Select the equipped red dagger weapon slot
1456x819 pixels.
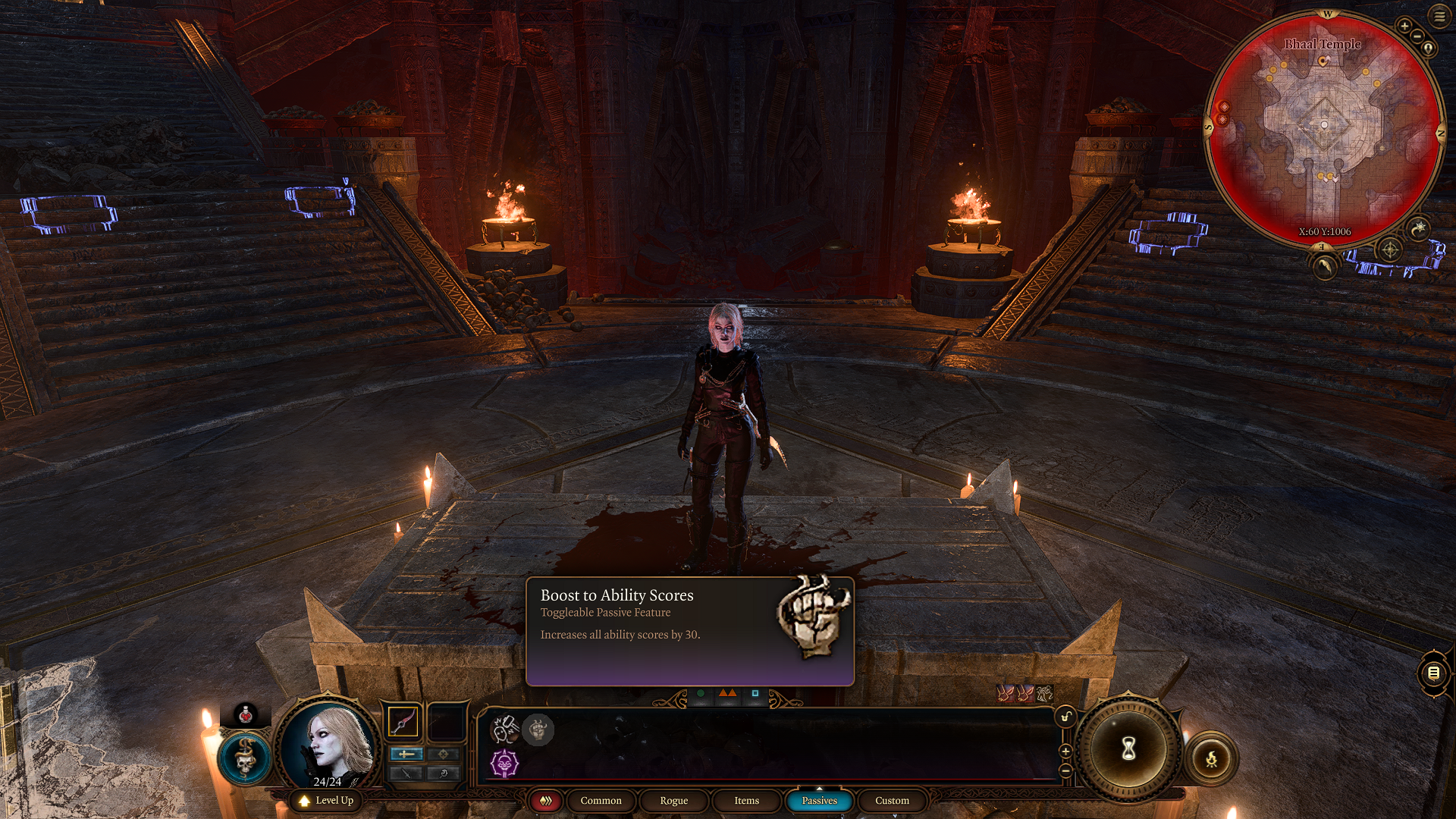[403, 722]
